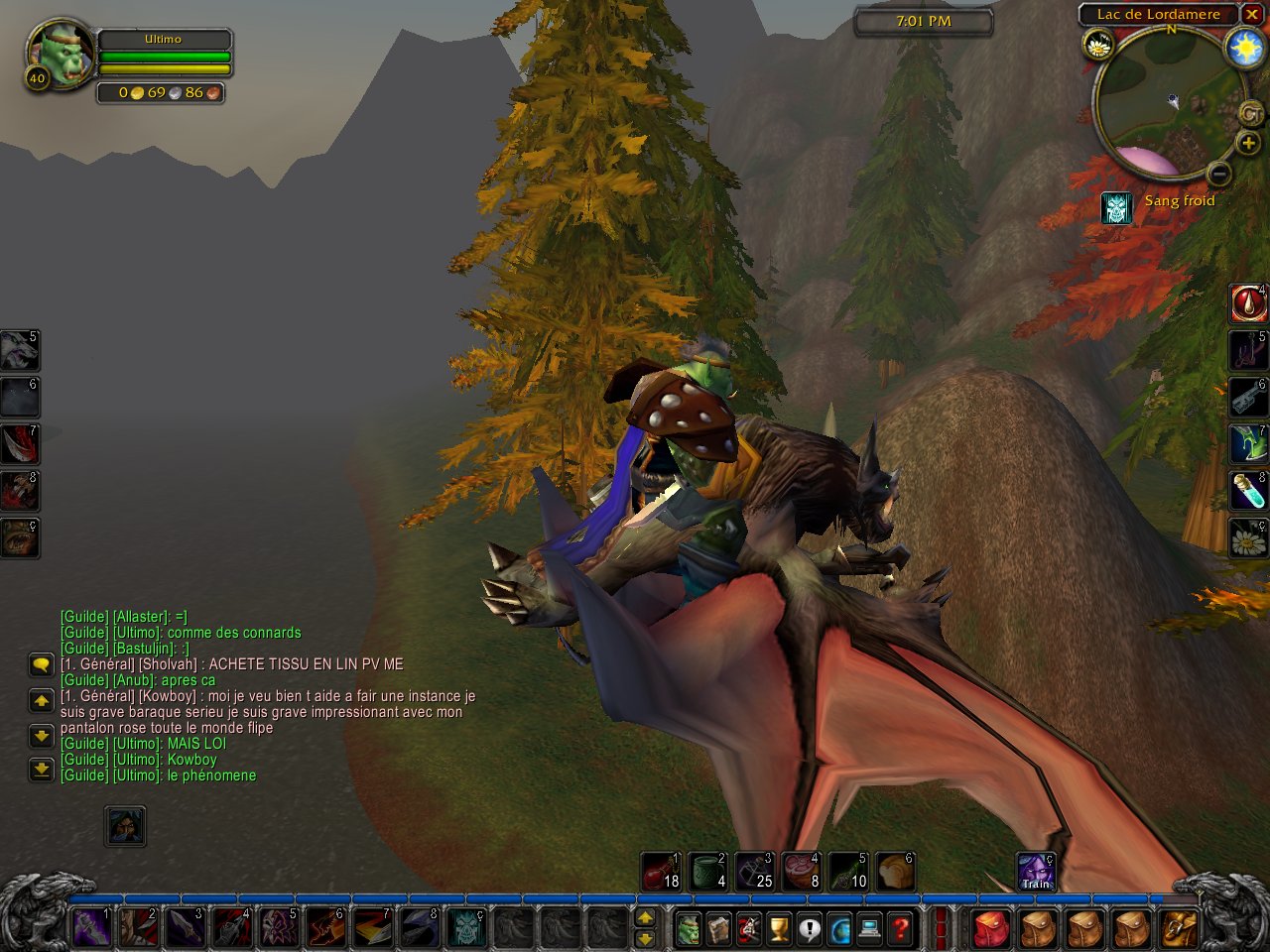Open the keyring at the bar's right end
Screen dimensions: 1270x952
tap(1179, 929)
